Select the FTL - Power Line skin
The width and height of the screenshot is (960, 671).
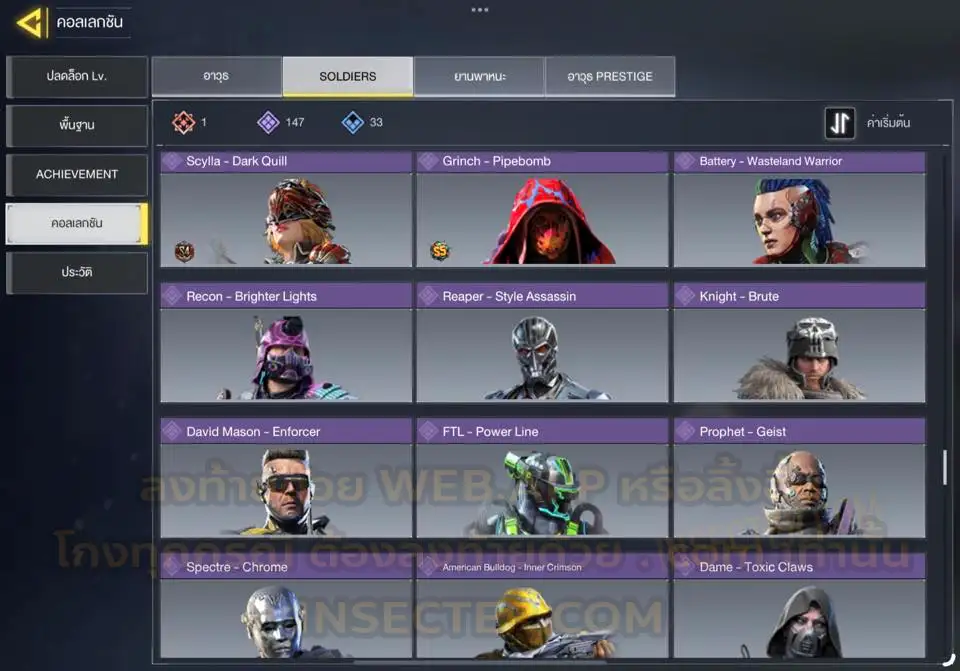tap(542, 479)
